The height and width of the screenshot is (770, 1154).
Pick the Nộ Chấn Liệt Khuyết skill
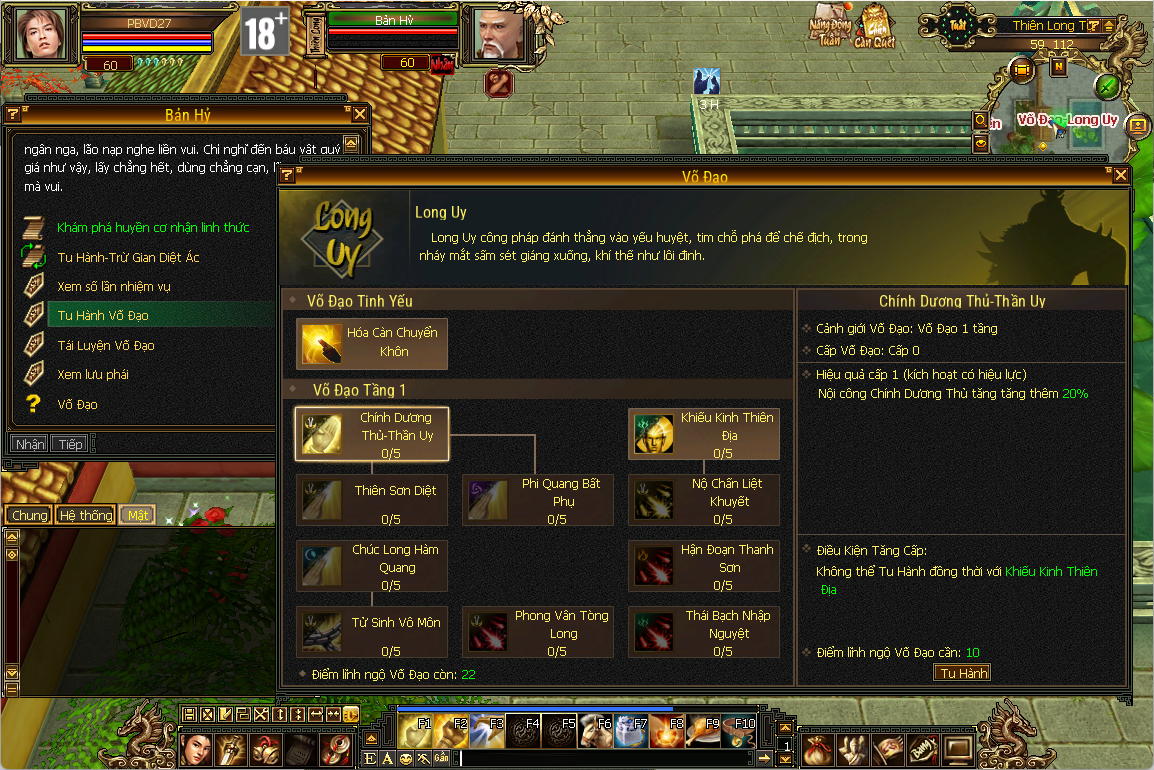point(704,499)
